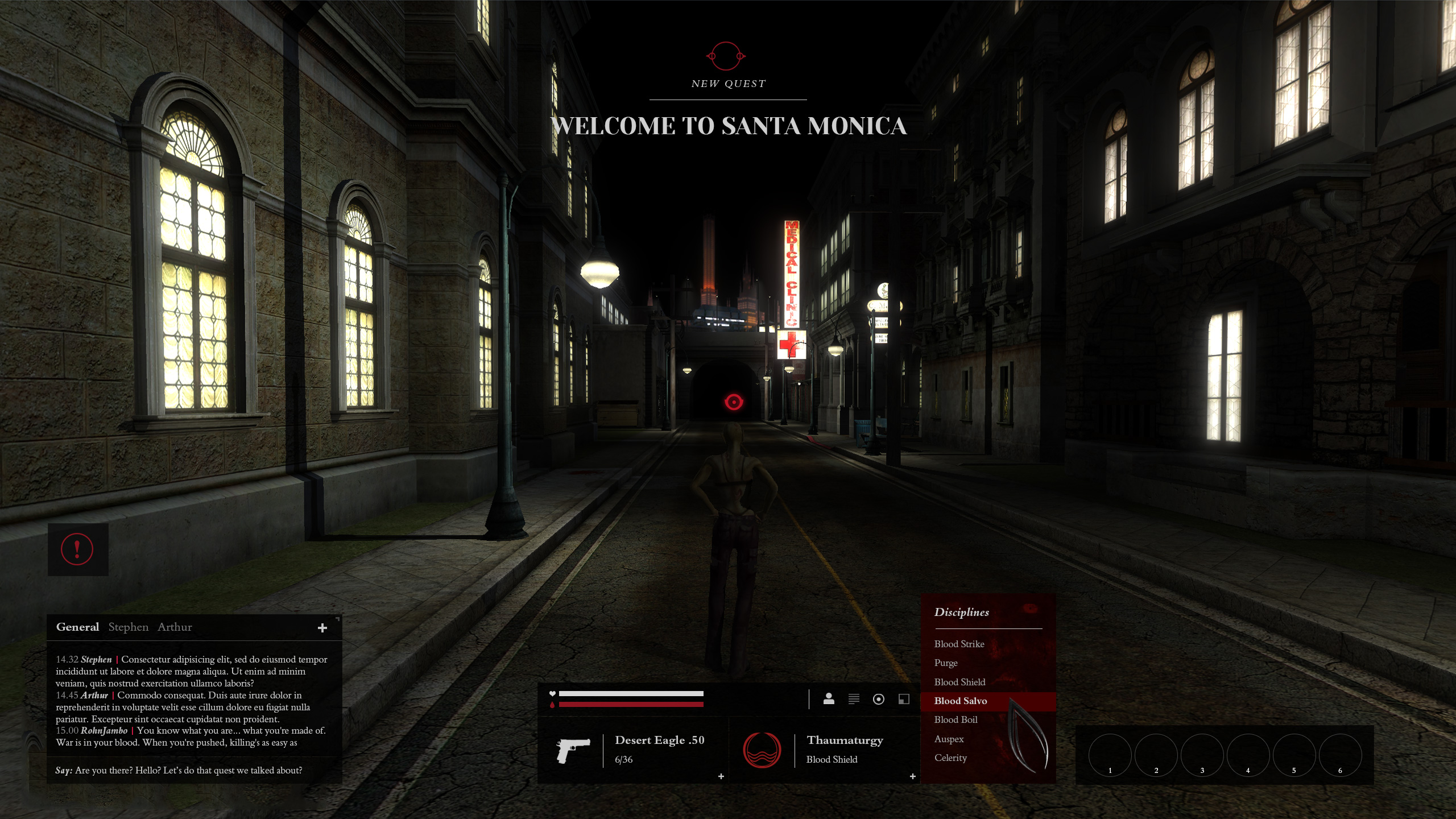
Task: Select the General chat tab
Action: pyautogui.click(x=77, y=627)
